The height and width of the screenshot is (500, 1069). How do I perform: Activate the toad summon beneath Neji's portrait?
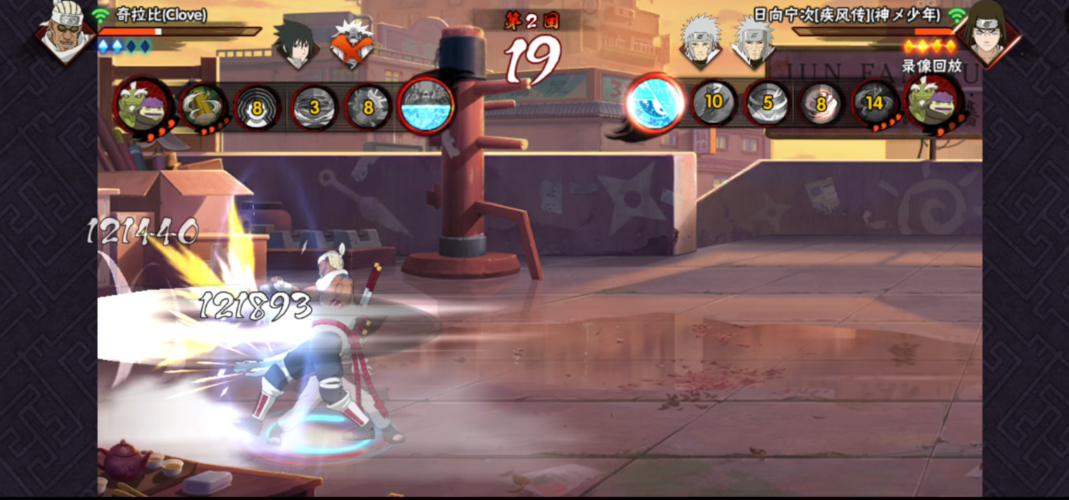point(933,102)
